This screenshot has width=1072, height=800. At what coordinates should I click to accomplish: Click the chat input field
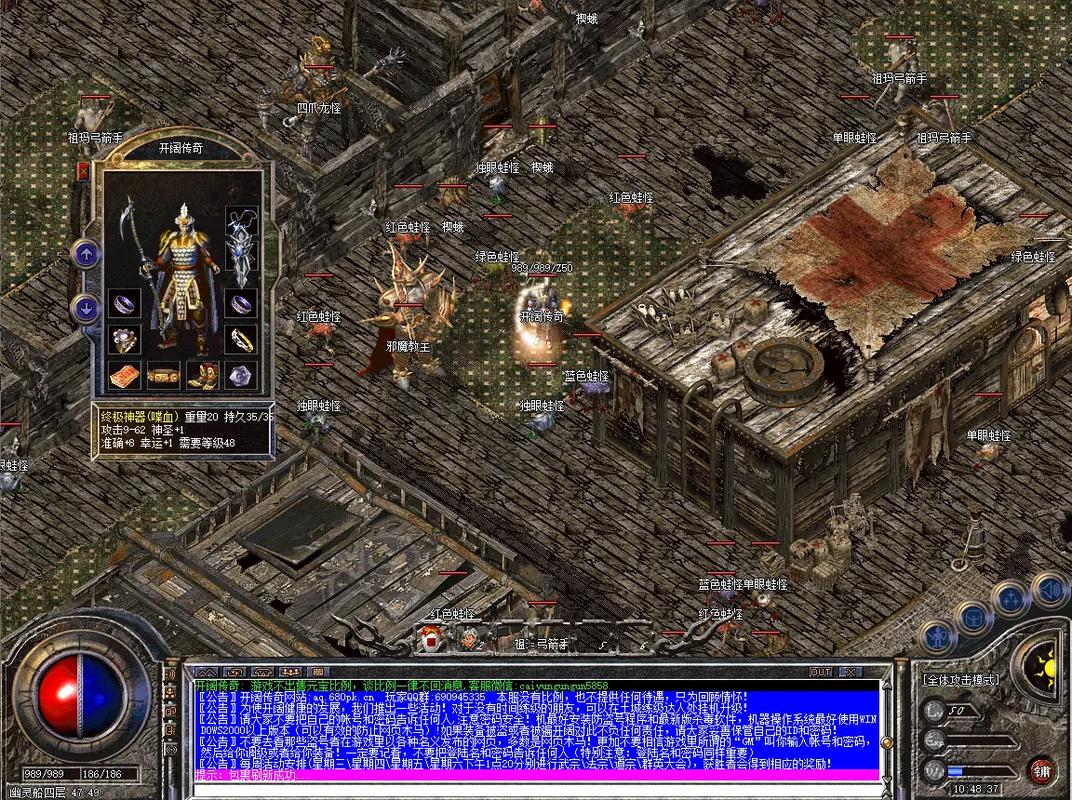530,775
